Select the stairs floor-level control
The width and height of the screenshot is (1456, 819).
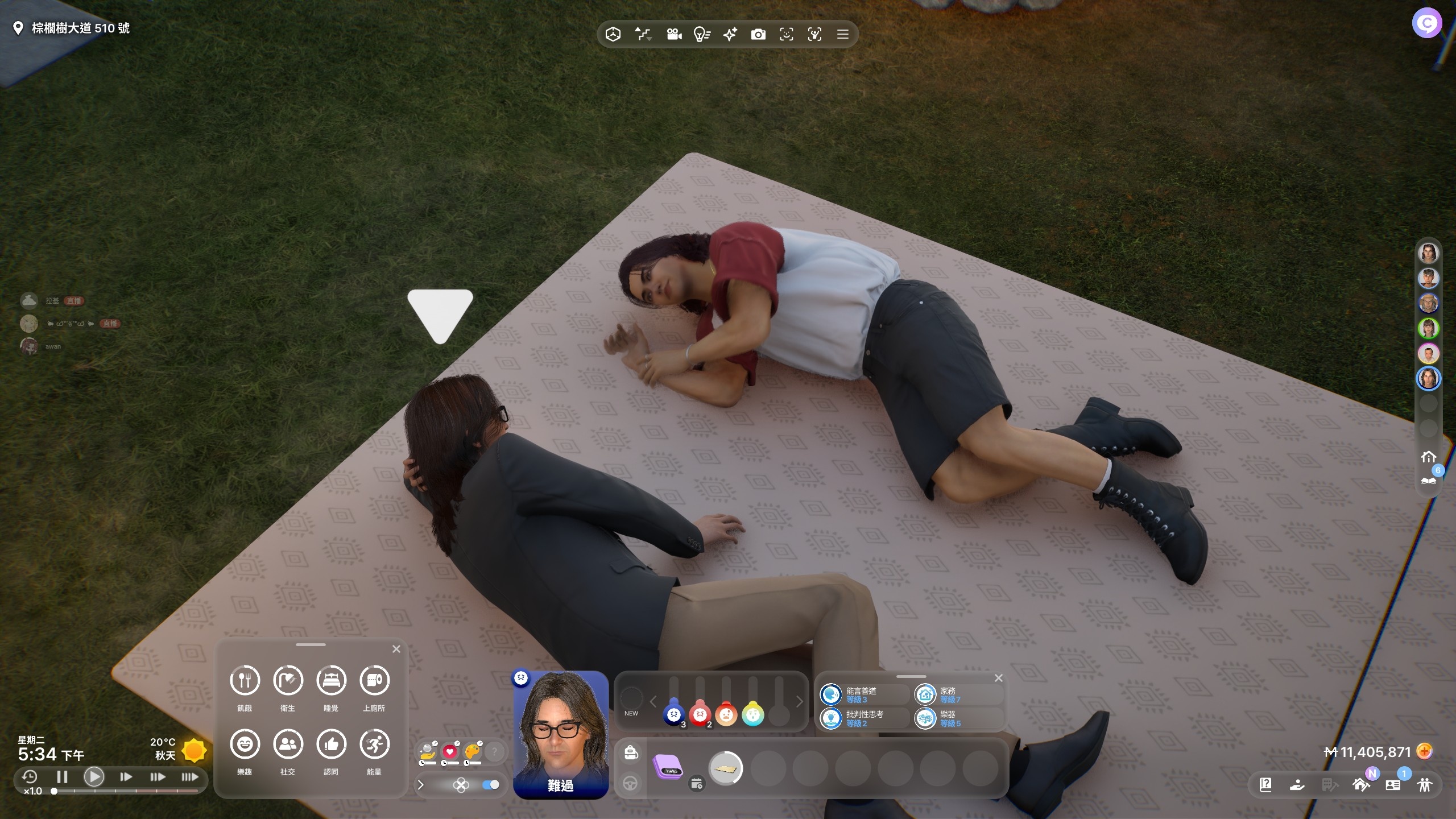[643, 35]
